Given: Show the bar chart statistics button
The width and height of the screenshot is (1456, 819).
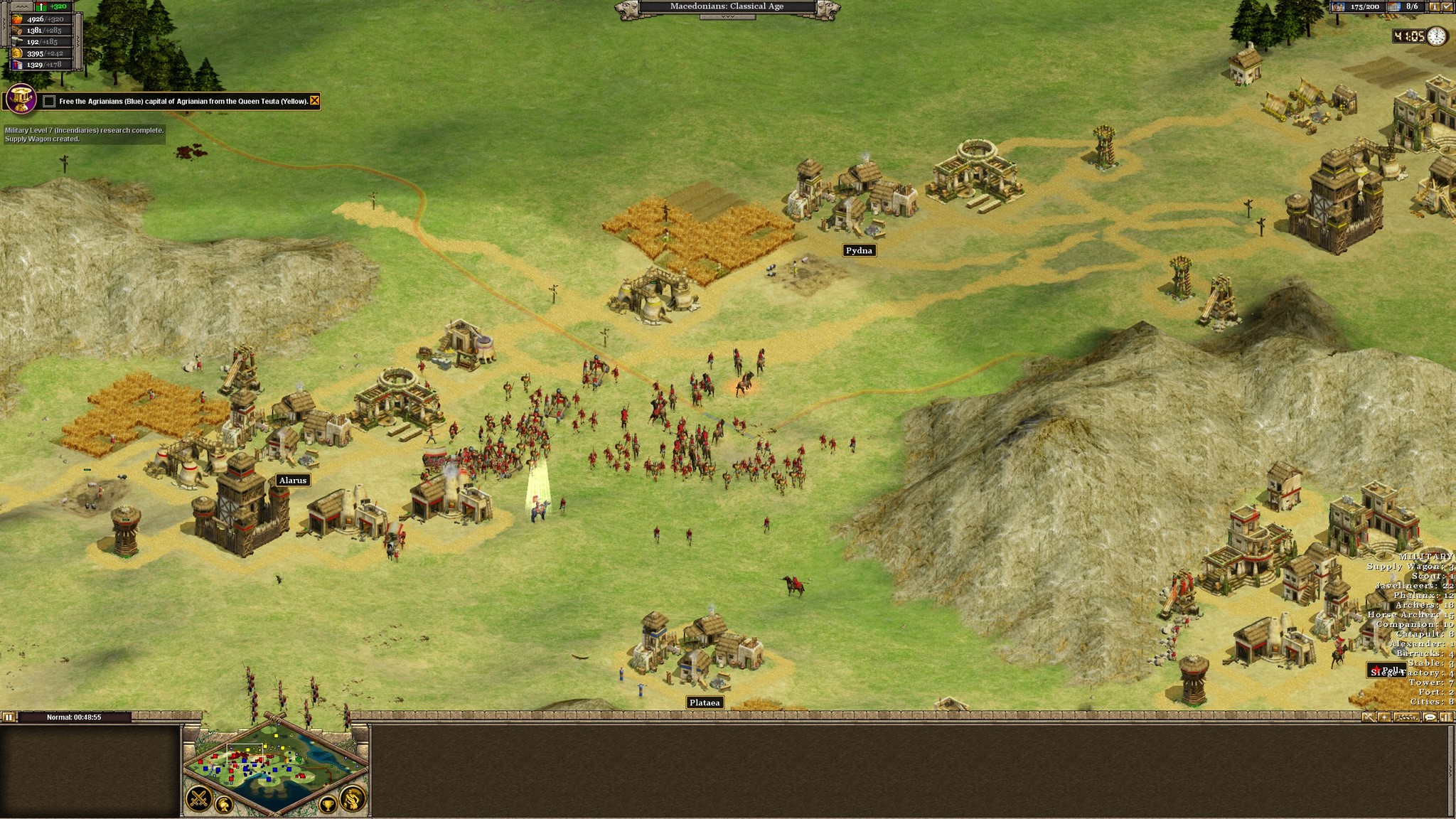Looking at the screenshot, I should 1445,717.
